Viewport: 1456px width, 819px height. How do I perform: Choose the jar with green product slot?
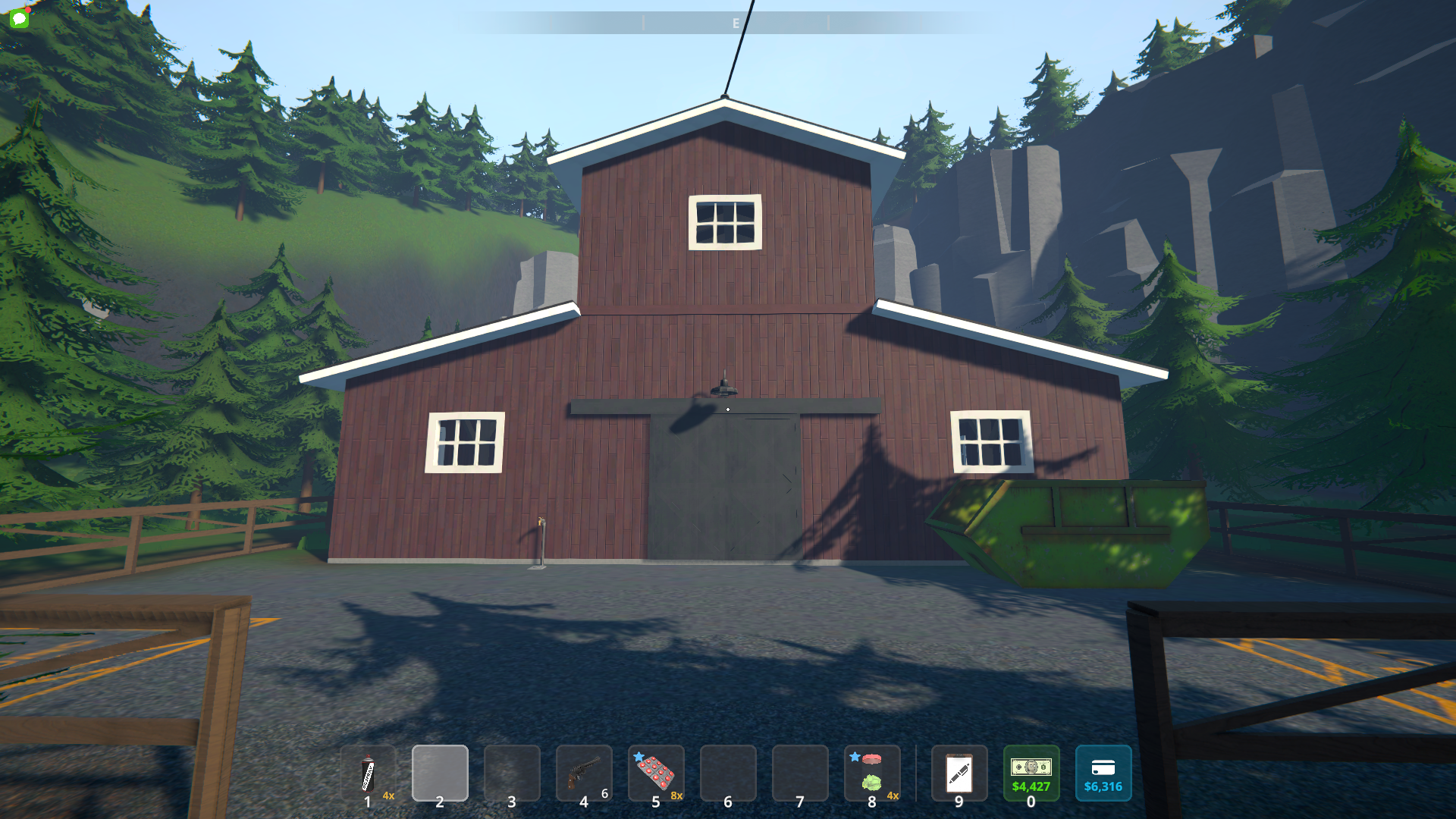(x=872, y=773)
